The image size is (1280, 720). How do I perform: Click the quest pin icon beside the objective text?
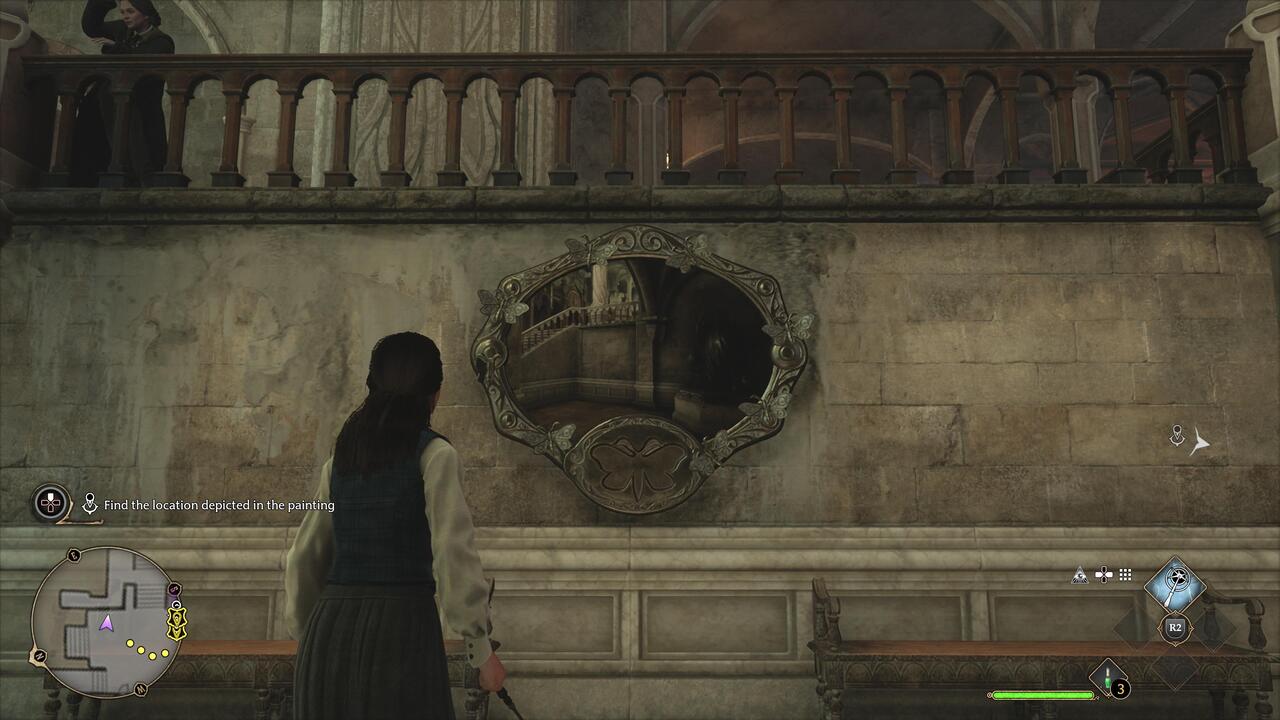90,503
